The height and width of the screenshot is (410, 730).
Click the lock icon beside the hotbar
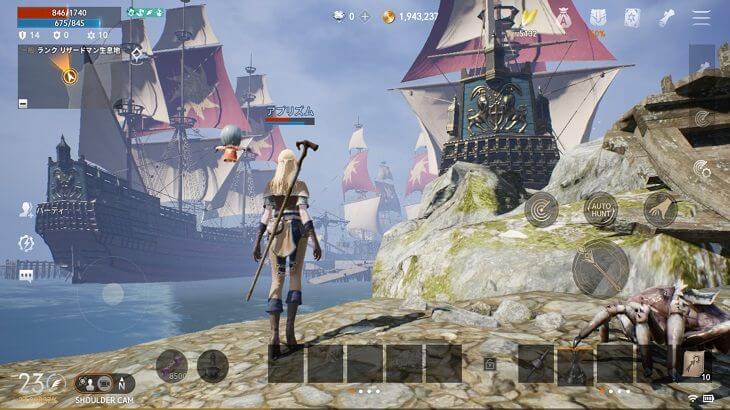click(x=490, y=366)
